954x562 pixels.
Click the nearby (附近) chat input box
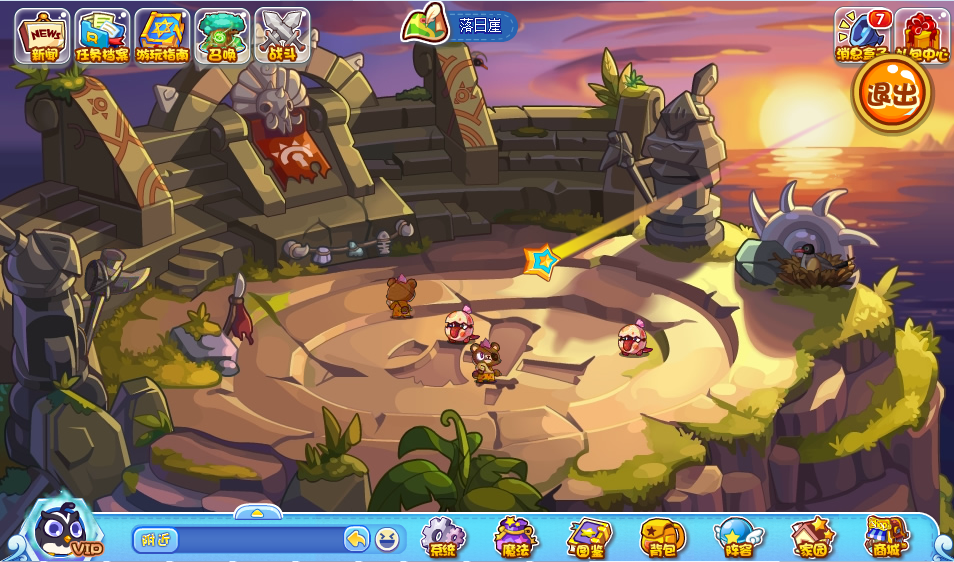click(240, 540)
